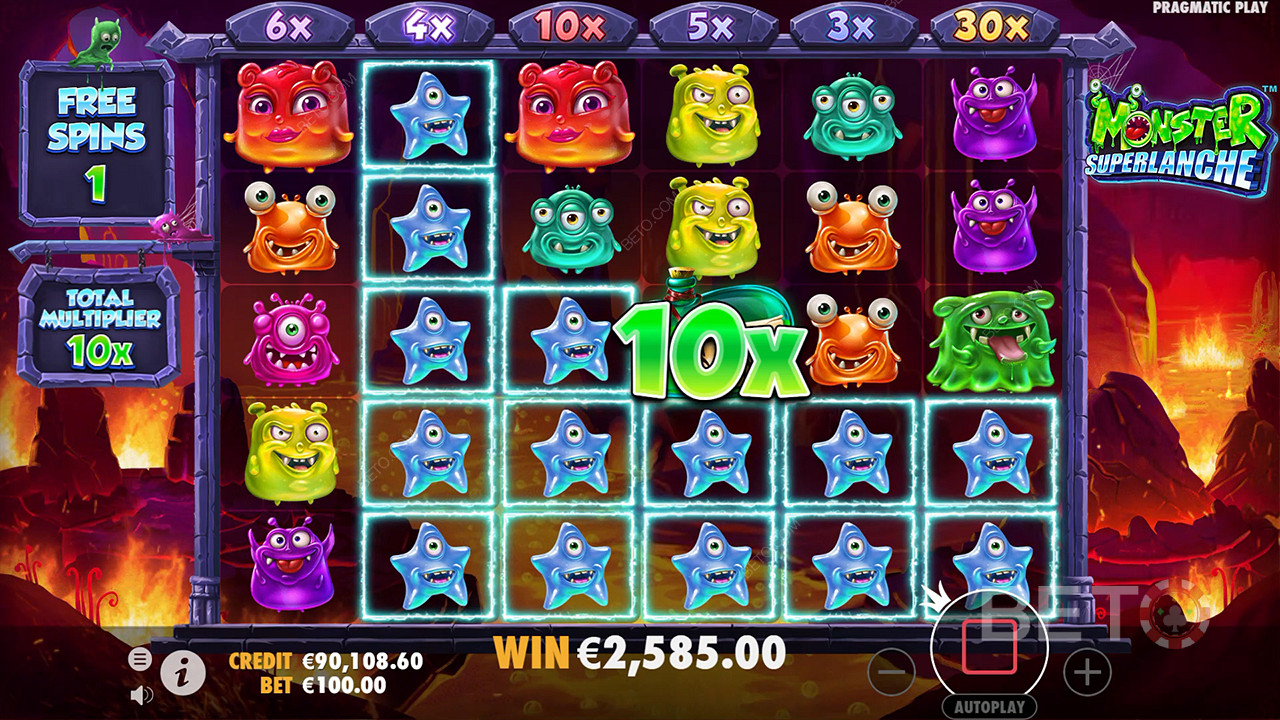The width and height of the screenshot is (1280, 720).
Task: Toggle the sound speaker icon
Action: 141,694
